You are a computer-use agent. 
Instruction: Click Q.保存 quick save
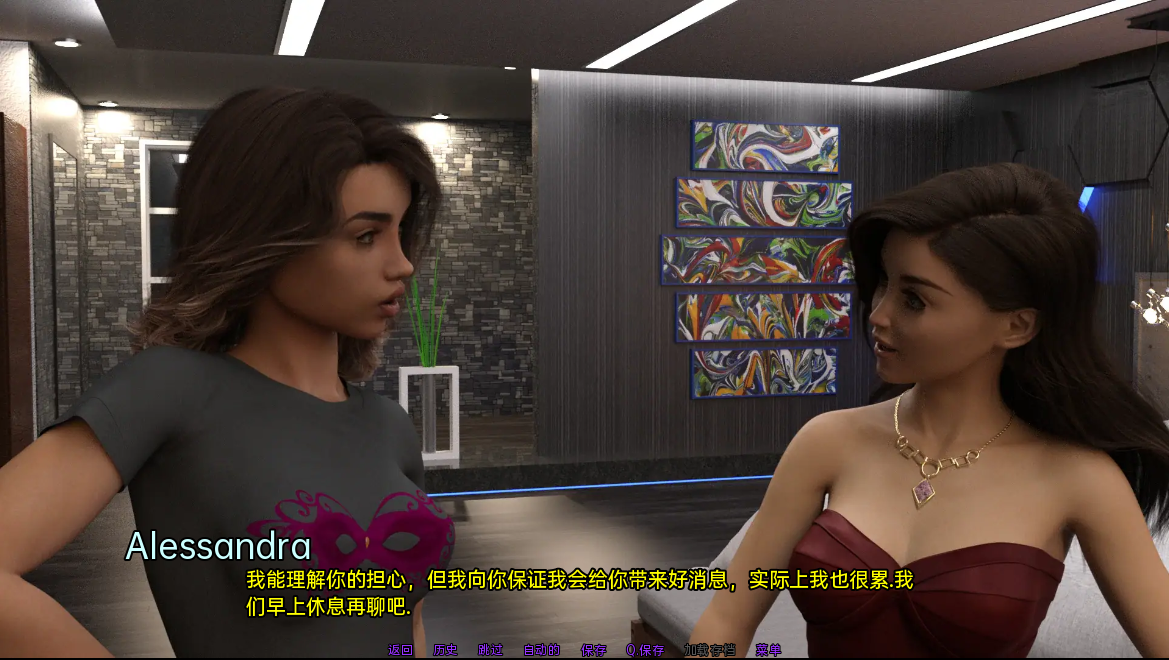(x=645, y=650)
